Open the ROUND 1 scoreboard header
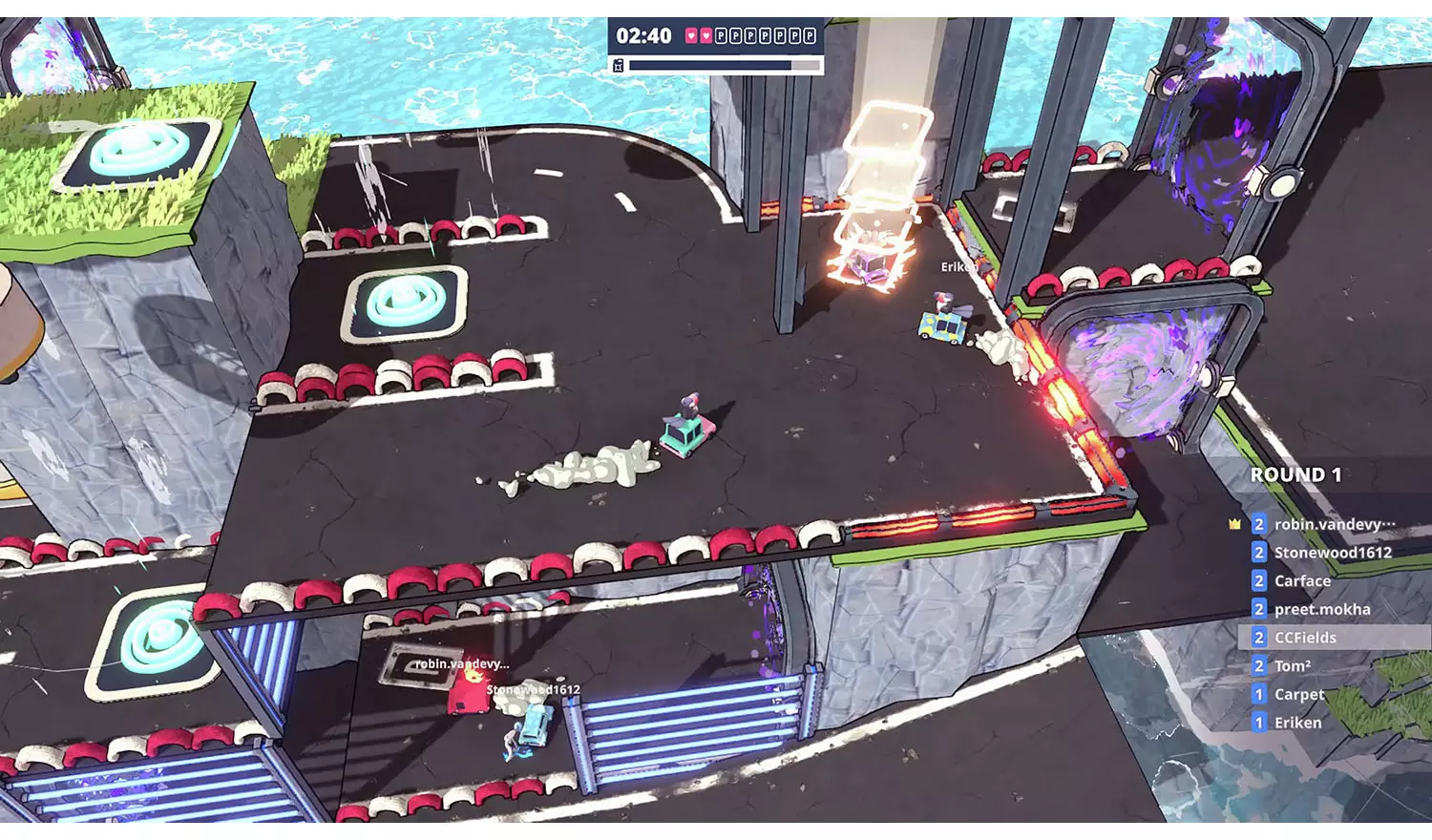This screenshot has height=840, width=1432. [x=1298, y=473]
